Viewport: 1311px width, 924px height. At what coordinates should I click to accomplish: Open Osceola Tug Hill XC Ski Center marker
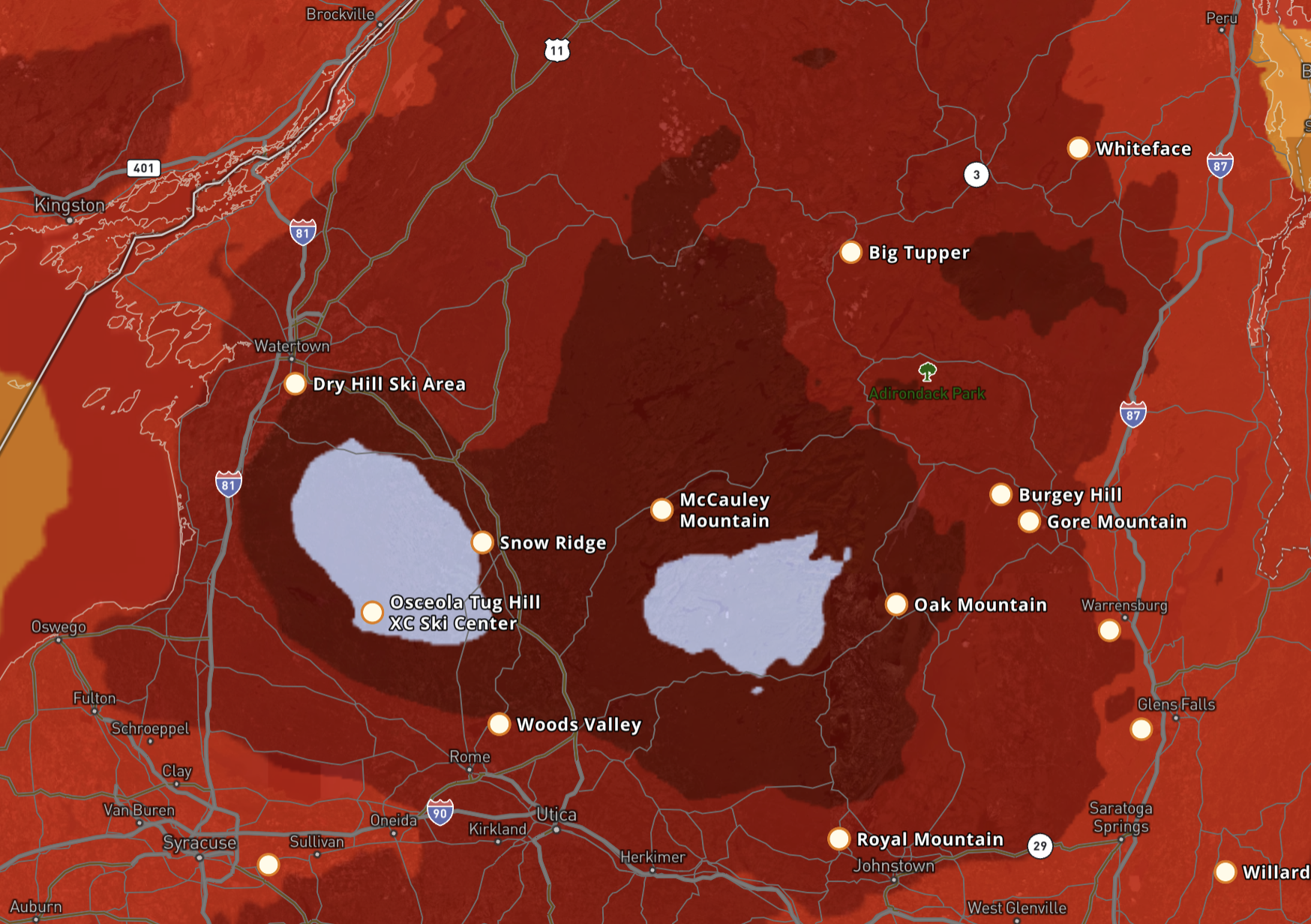(x=372, y=612)
